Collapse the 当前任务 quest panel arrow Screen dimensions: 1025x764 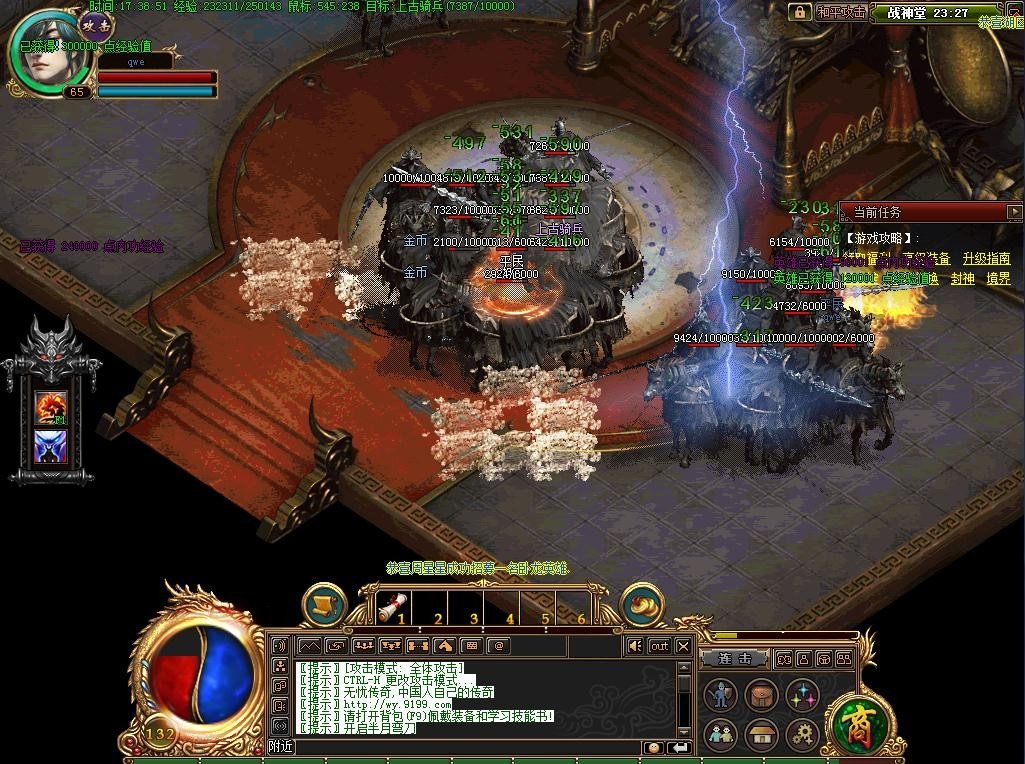click(x=1014, y=212)
